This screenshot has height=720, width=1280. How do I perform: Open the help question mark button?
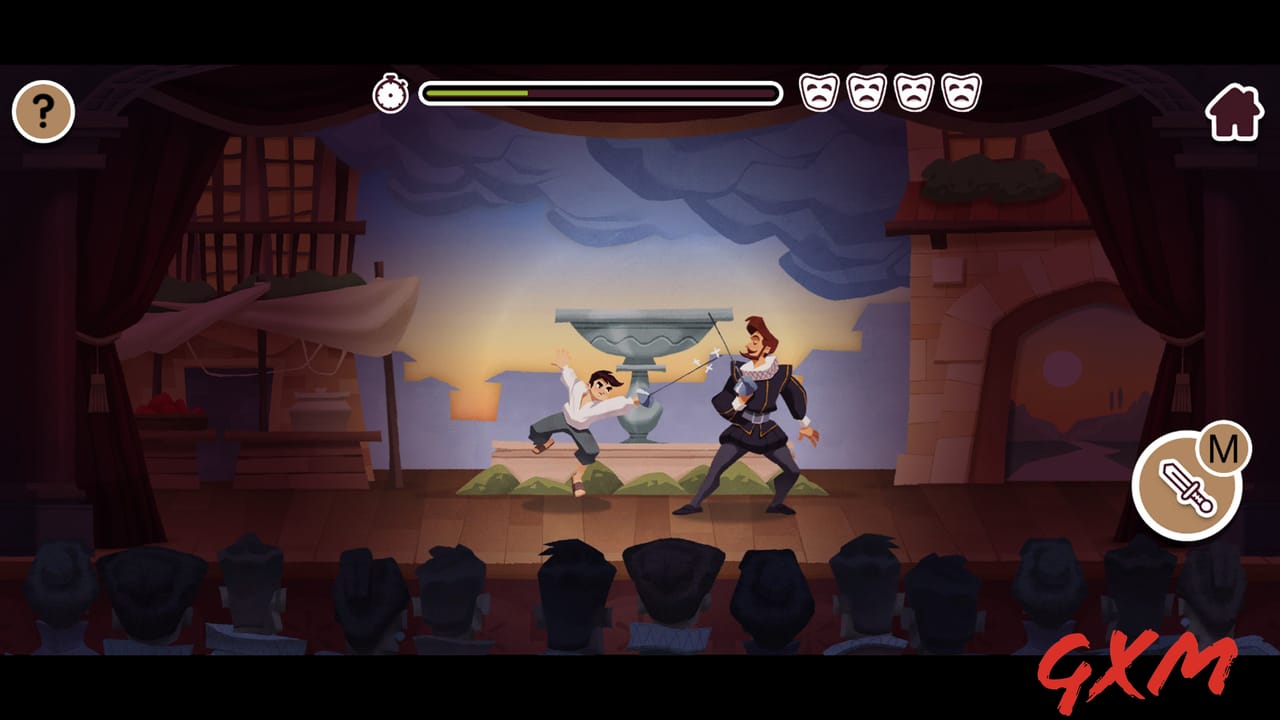[x=42, y=110]
